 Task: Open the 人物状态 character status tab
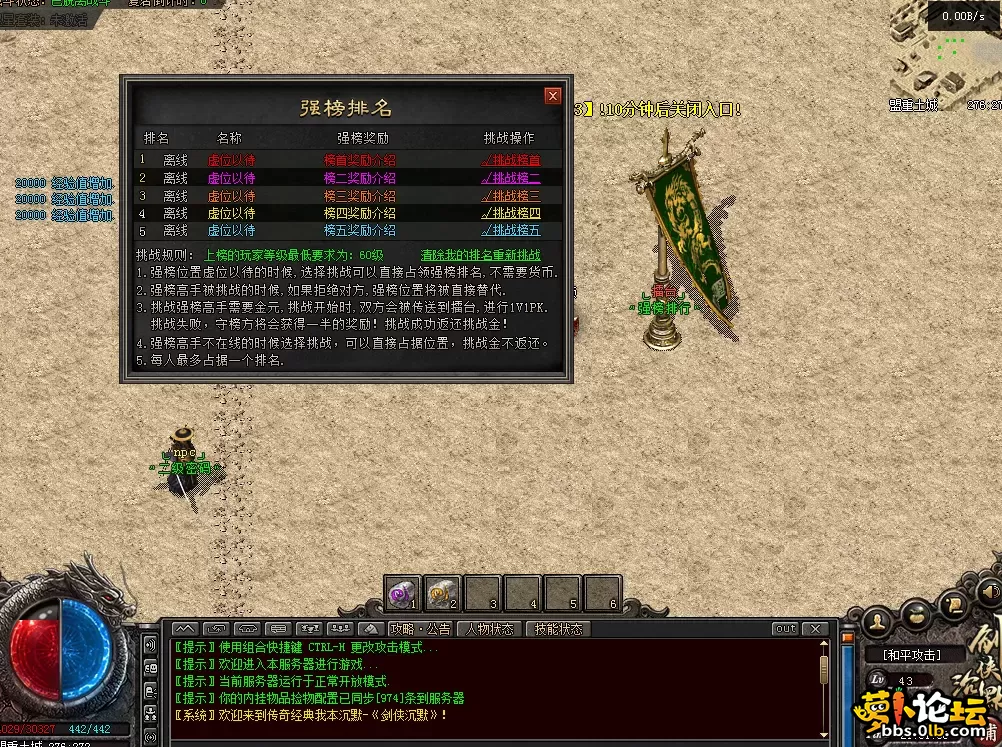point(490,629)
